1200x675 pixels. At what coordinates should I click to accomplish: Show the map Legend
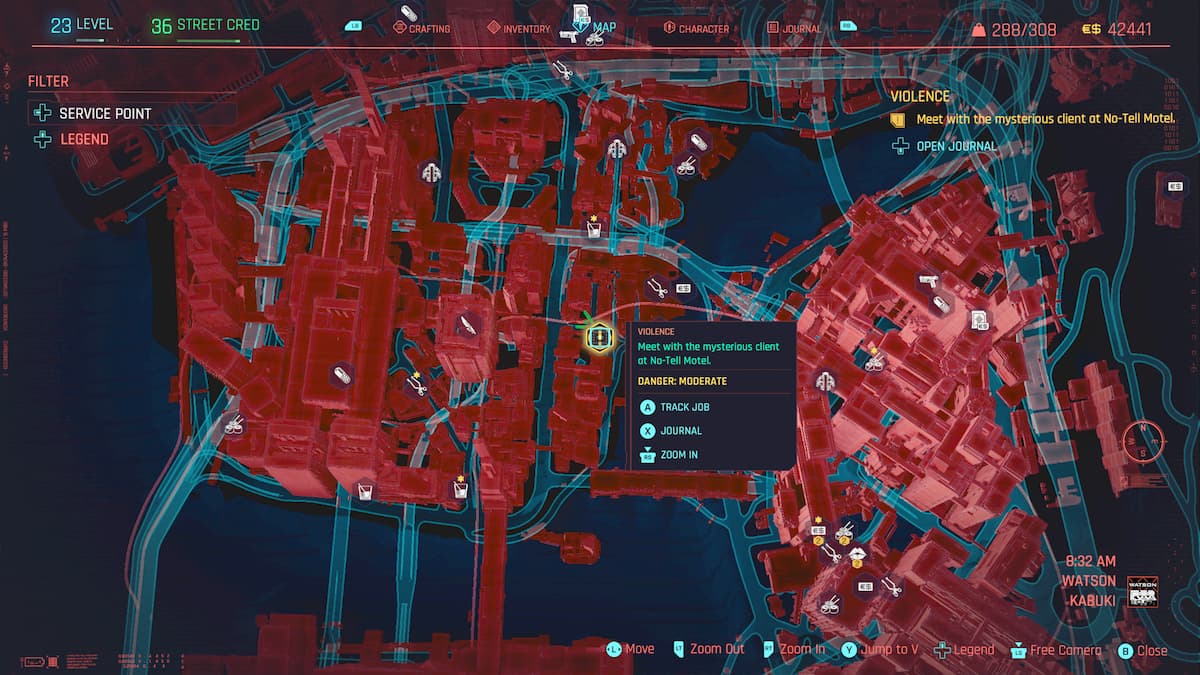84,140
